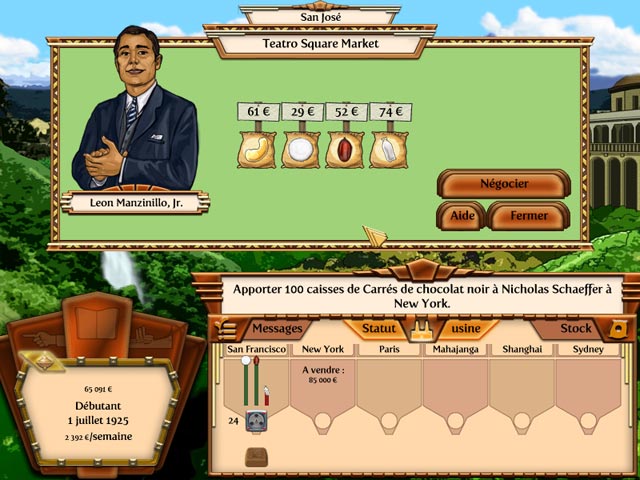Choose the Shanghai city column
The height and width of the screenshot is (480, 640).
point(521,349)
